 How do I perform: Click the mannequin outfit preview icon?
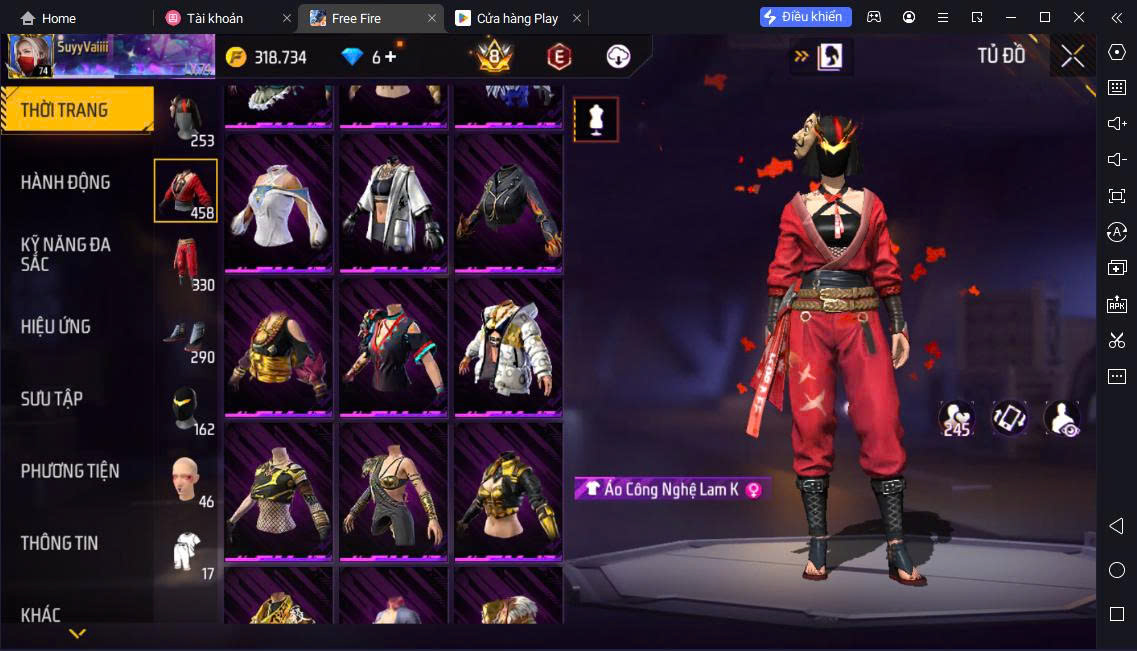[x=596, y=120]
